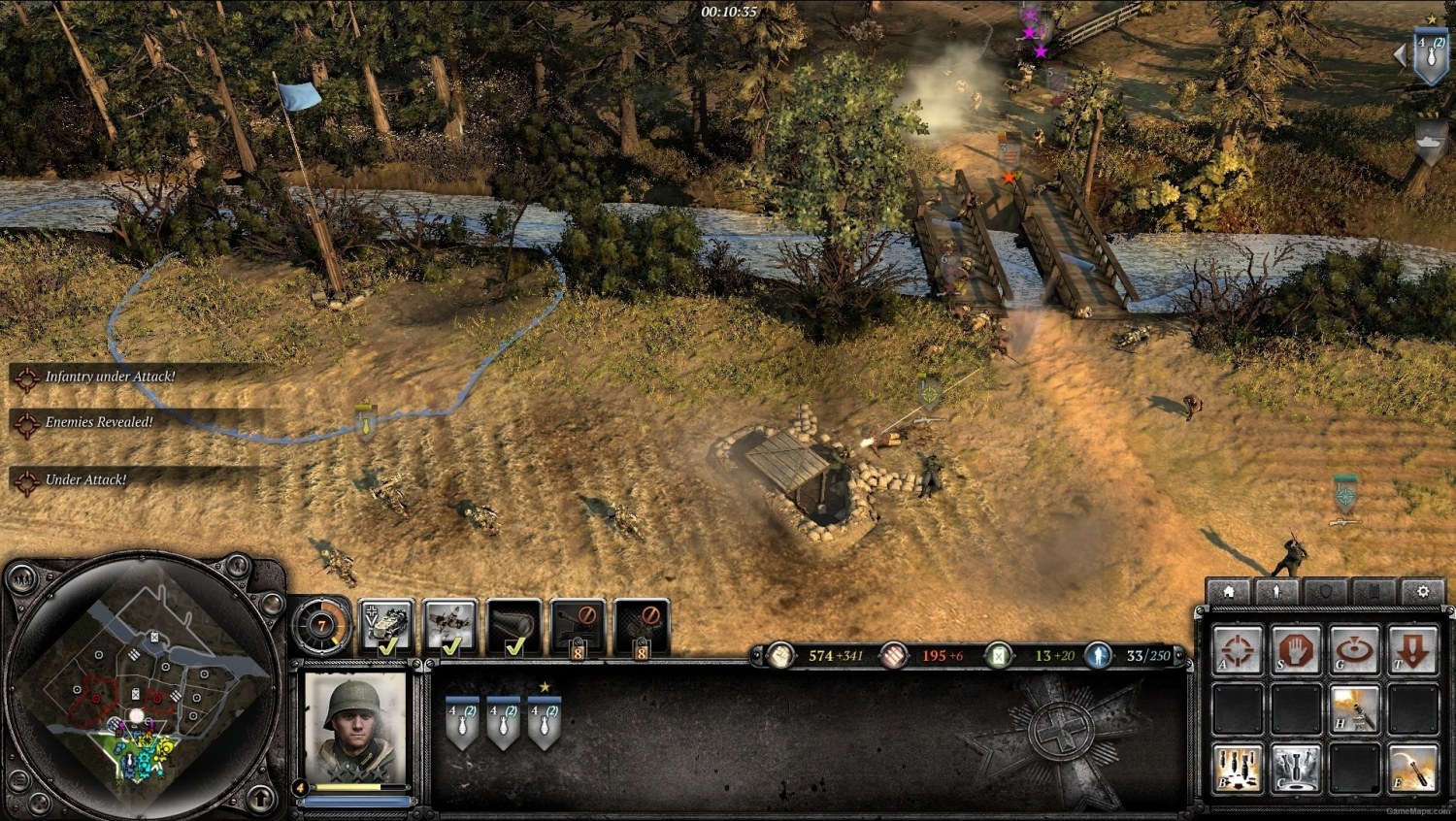Switch to the infantry tab in command panel
Viewport: 1456px width, 821px height.
click(x=1275, y=590)
